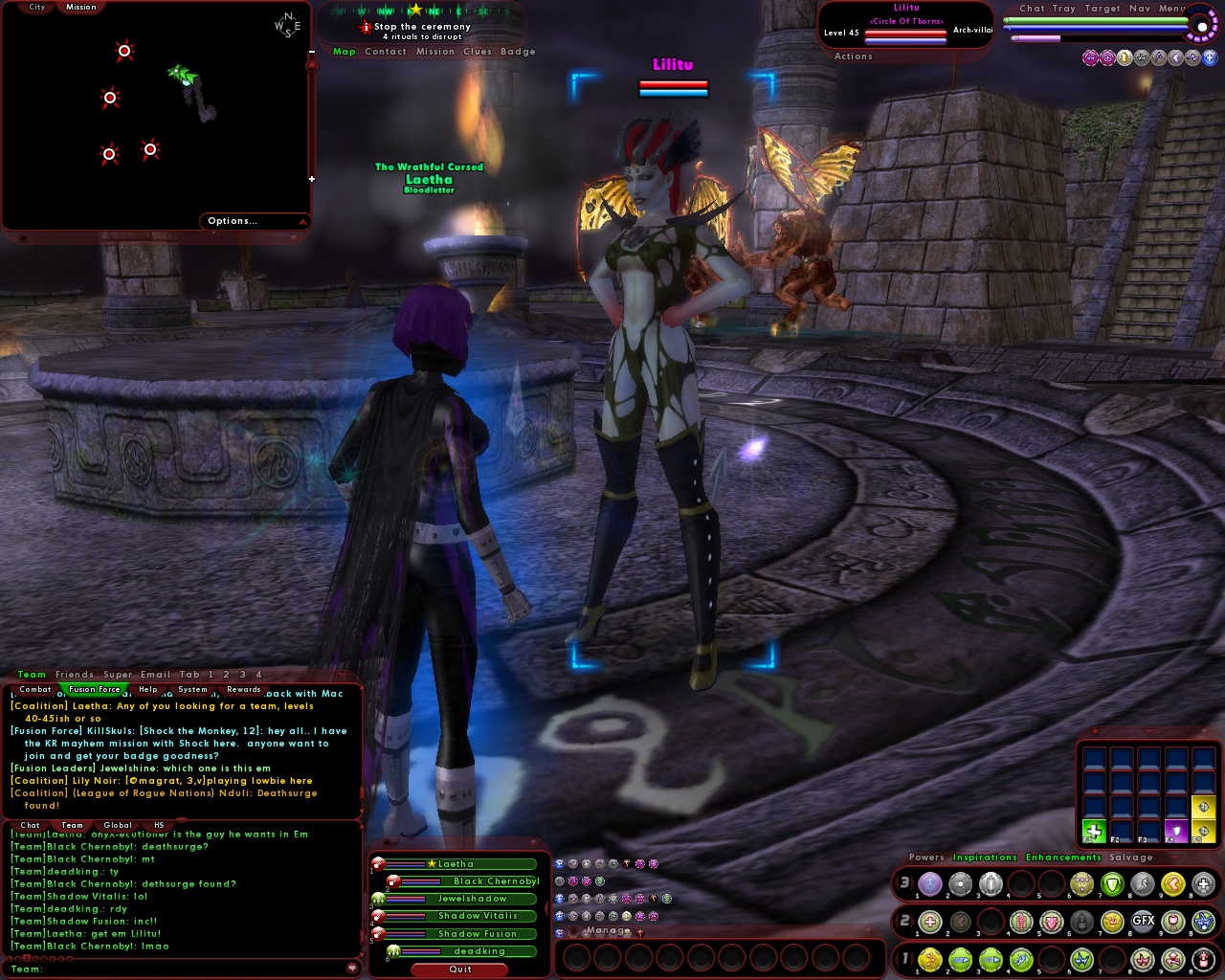Select the blue cross icon in the top-right status row
This screenshot has height=980, width=1225.
(x=1210, y=56)
